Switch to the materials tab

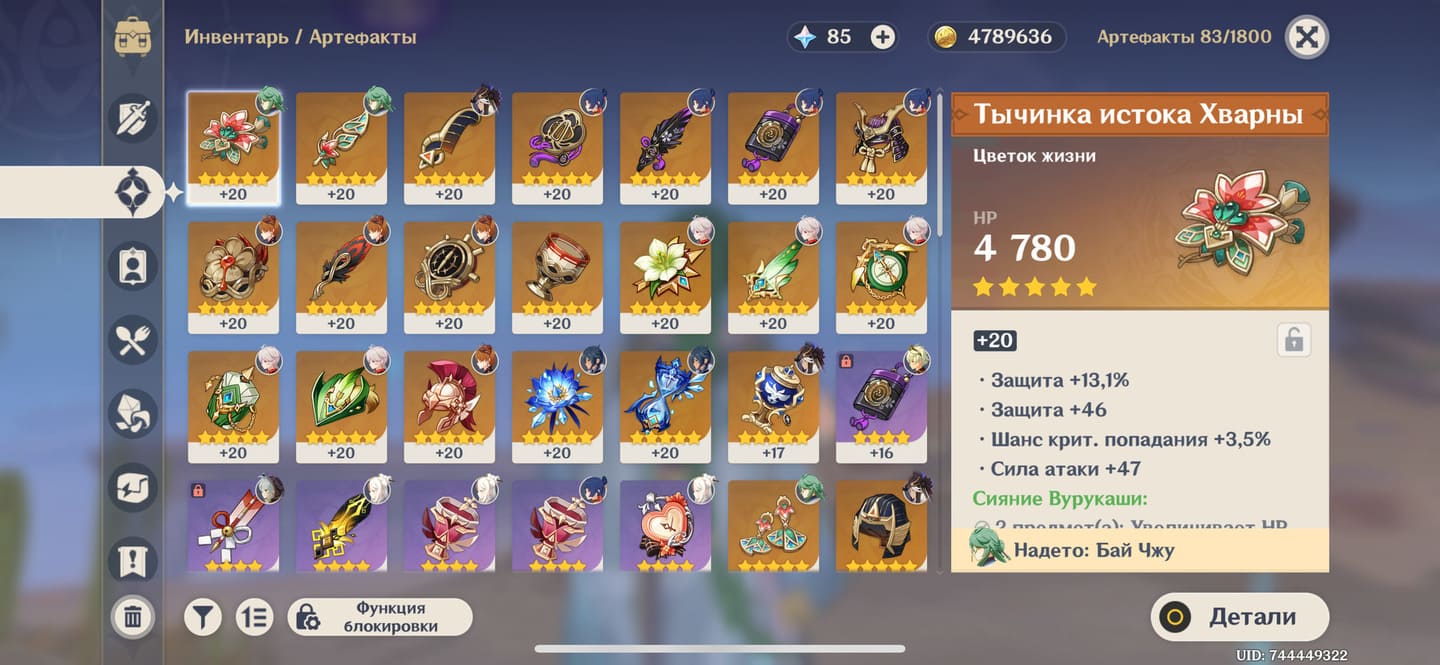pos(133,413)
